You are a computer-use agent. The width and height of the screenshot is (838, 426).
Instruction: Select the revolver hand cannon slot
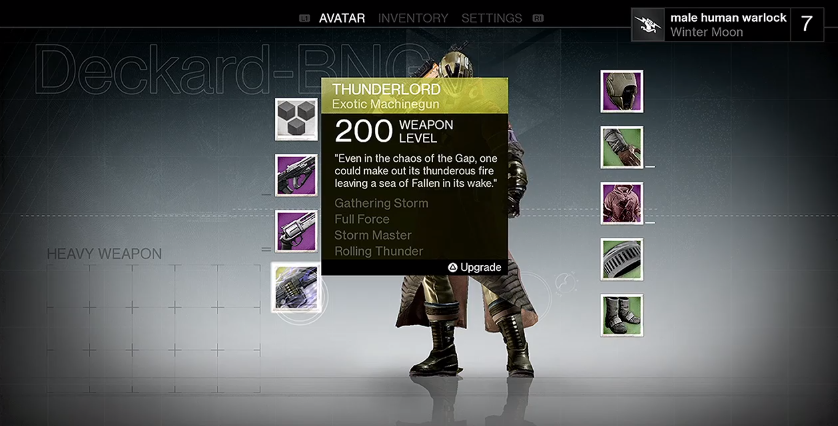pyautogui.click(x=296, y=232)
